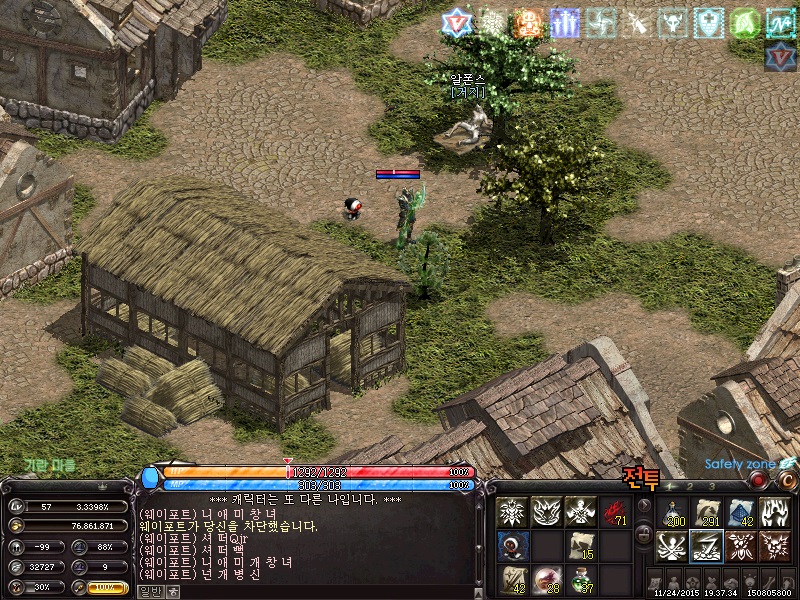Select the hooded figure item on blue
The image size is (800, 600).
click(512, 546)
